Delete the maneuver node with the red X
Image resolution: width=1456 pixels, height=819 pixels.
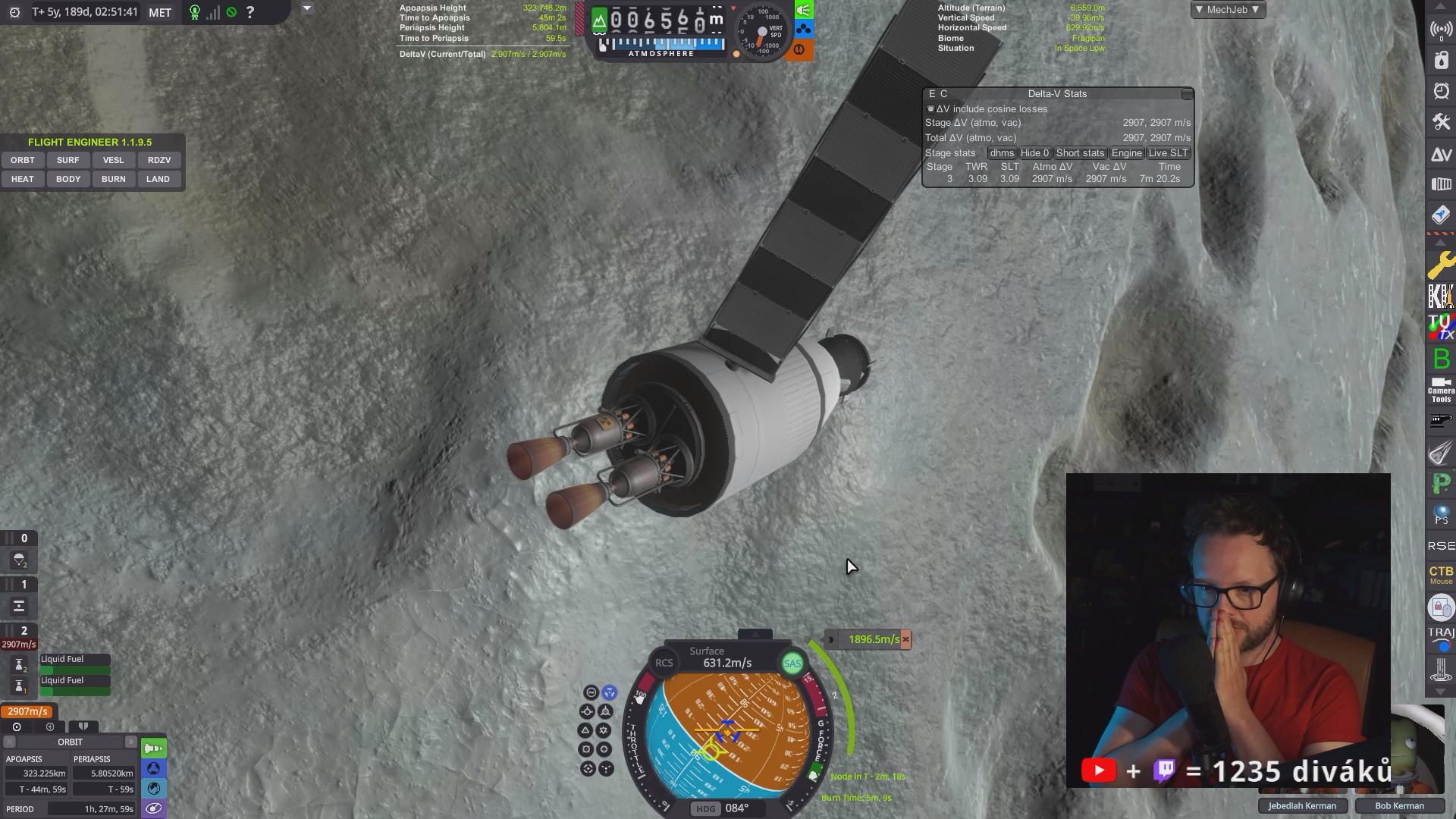905,639
